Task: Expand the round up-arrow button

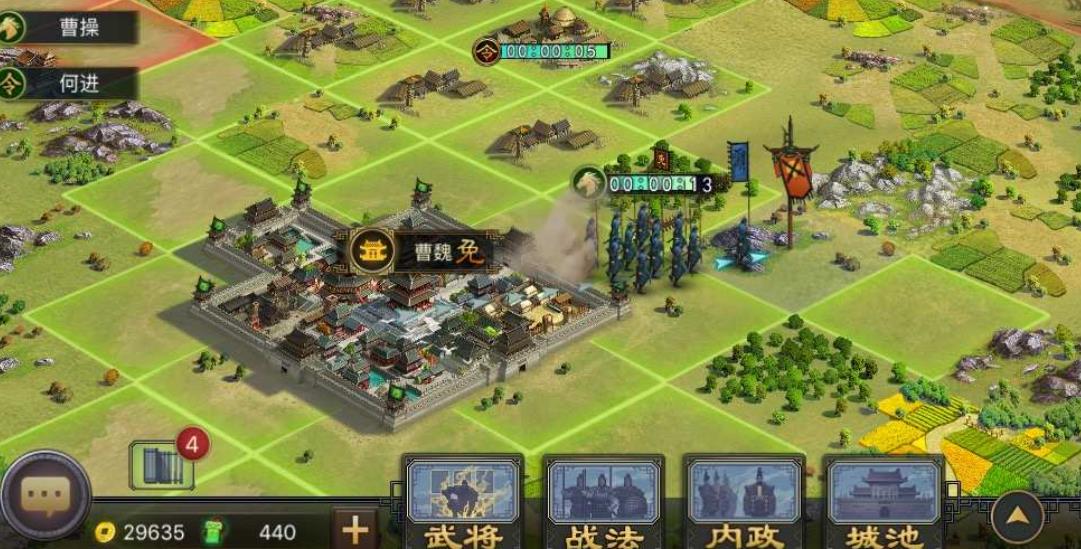Action: pyautogui.click(x=1017, y=516)
